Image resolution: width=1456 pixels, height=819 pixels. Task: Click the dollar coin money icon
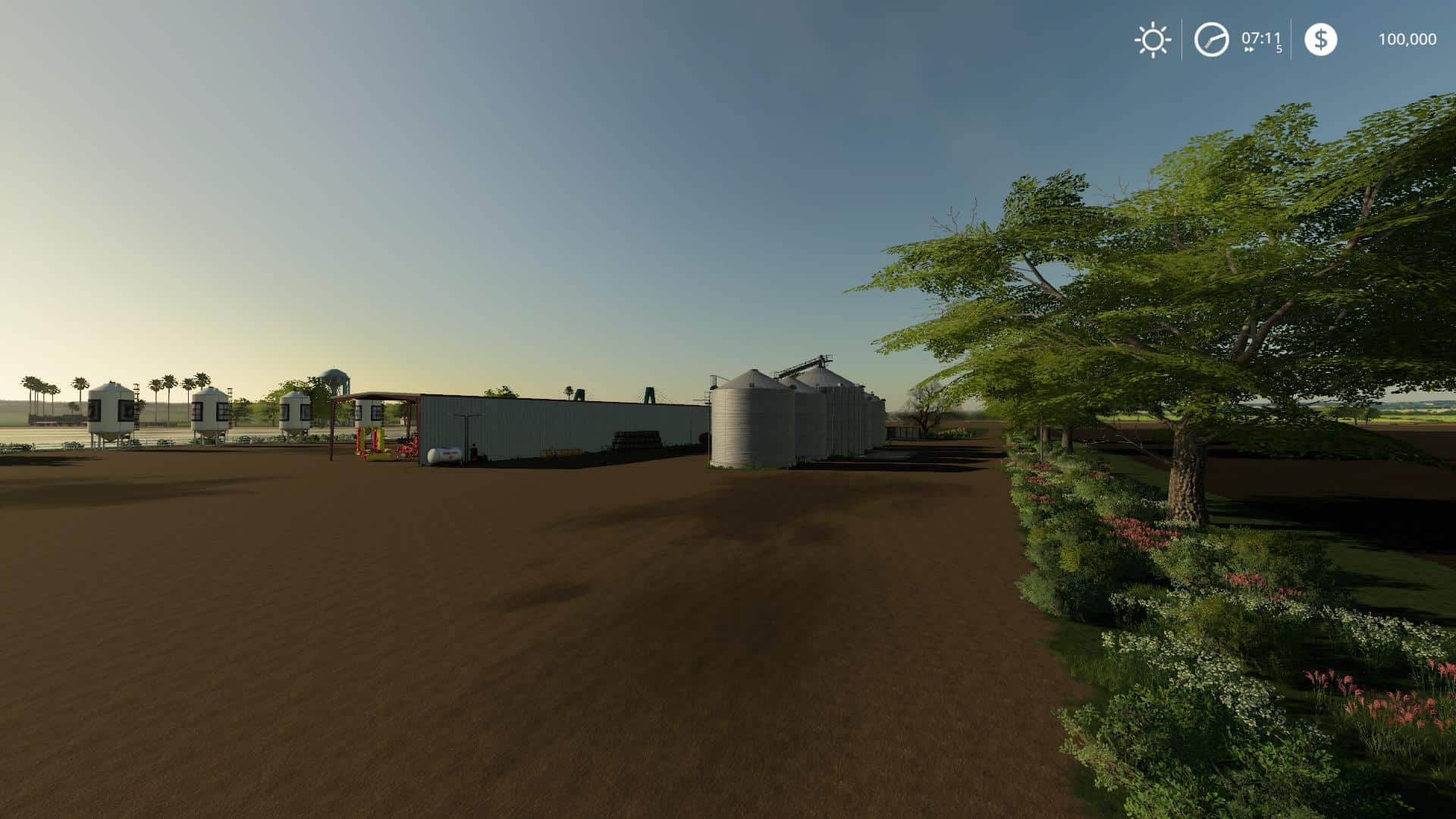[1322, 39]
